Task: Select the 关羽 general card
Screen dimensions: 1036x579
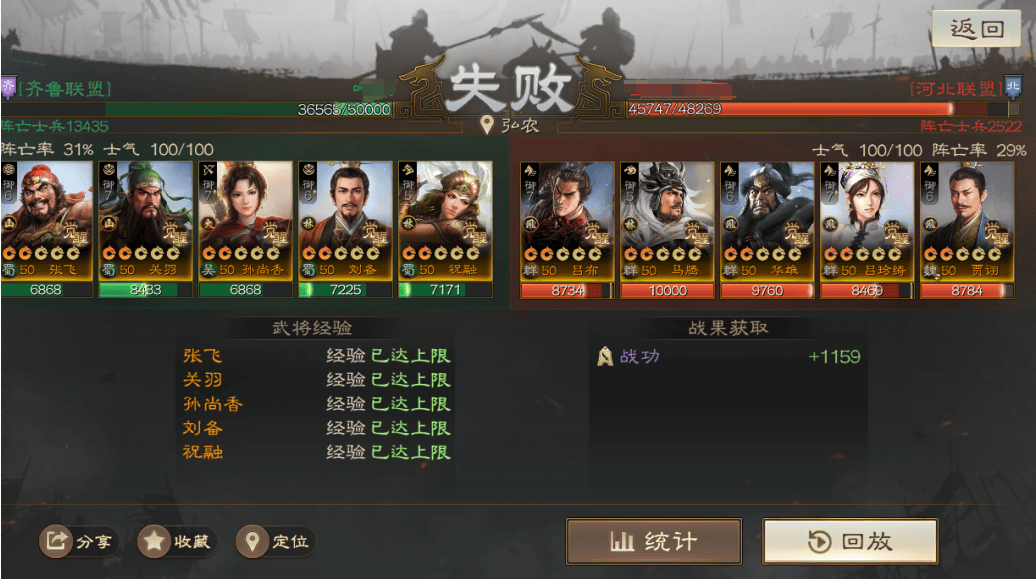Action: point(146,220)
